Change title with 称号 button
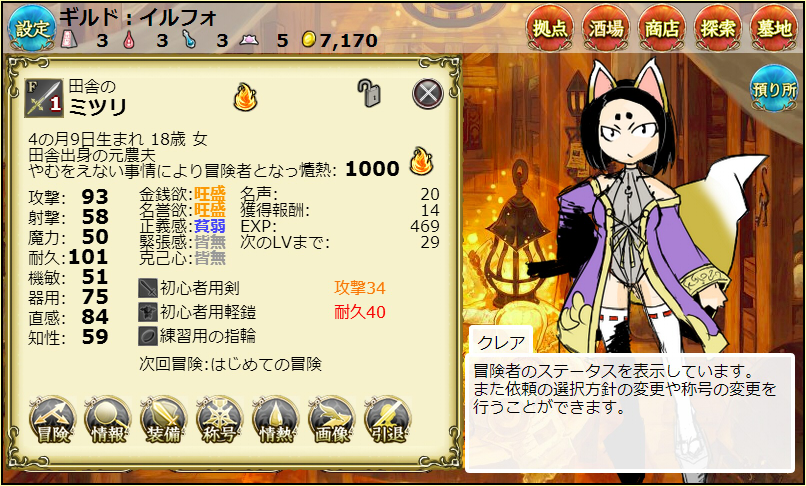 tap(220, 421)
